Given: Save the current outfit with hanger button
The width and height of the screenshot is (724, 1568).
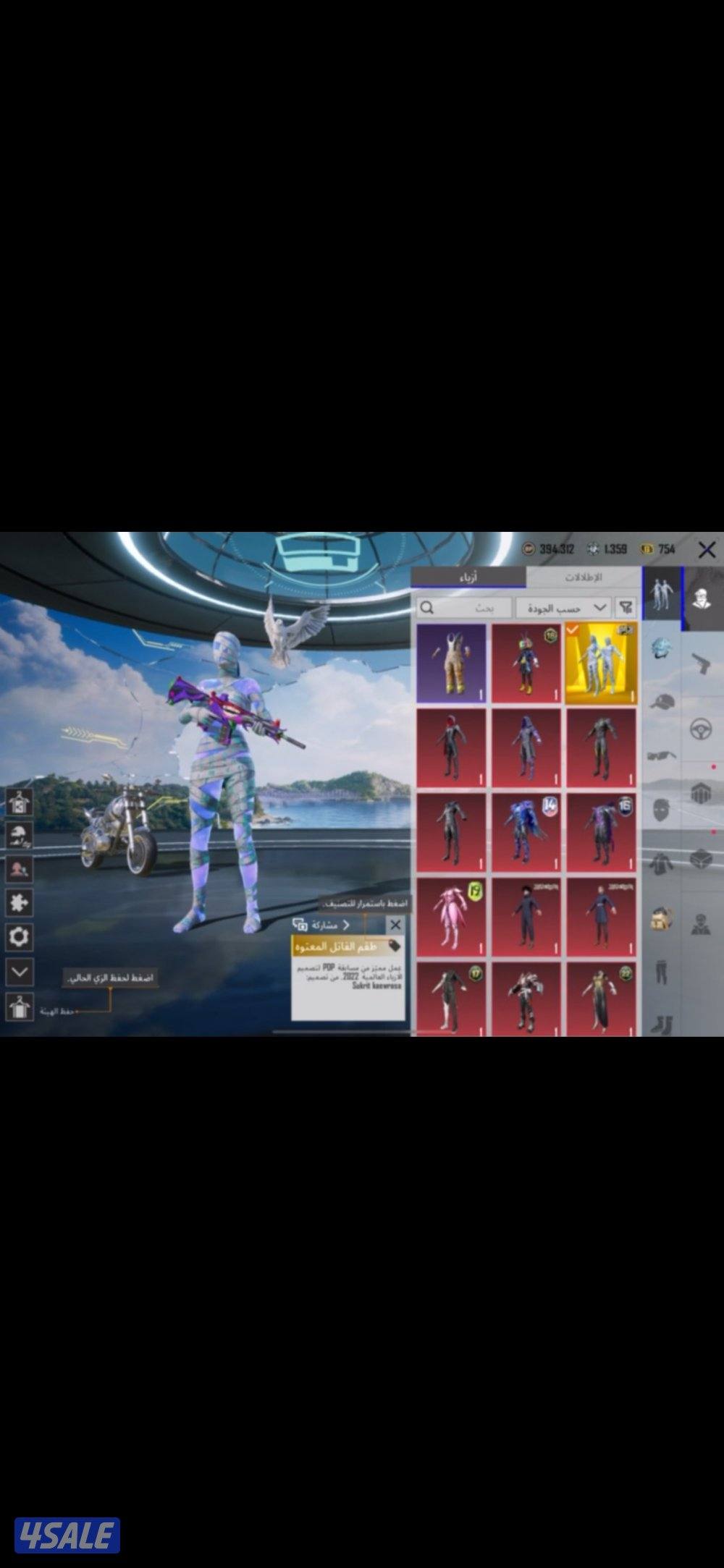Looking at the screenshot, I should pyautogui.click(x=19, y=1007).
